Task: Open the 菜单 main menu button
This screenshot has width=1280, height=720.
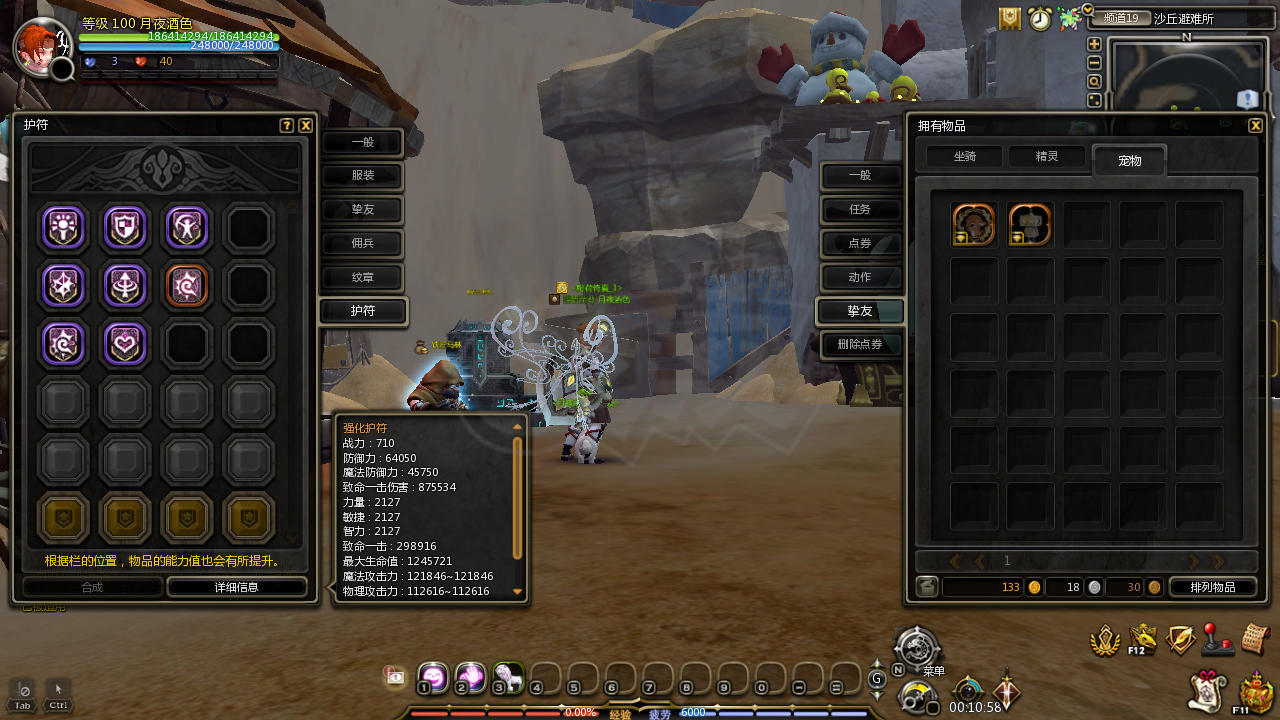Action: click(x=917, y=649)
